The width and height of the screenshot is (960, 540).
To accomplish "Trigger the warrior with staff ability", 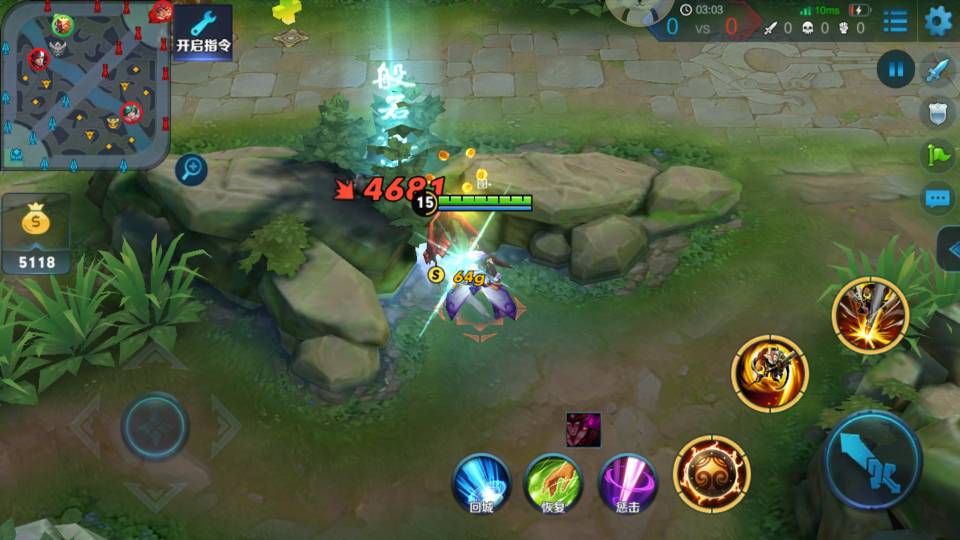I will (770, 372).
